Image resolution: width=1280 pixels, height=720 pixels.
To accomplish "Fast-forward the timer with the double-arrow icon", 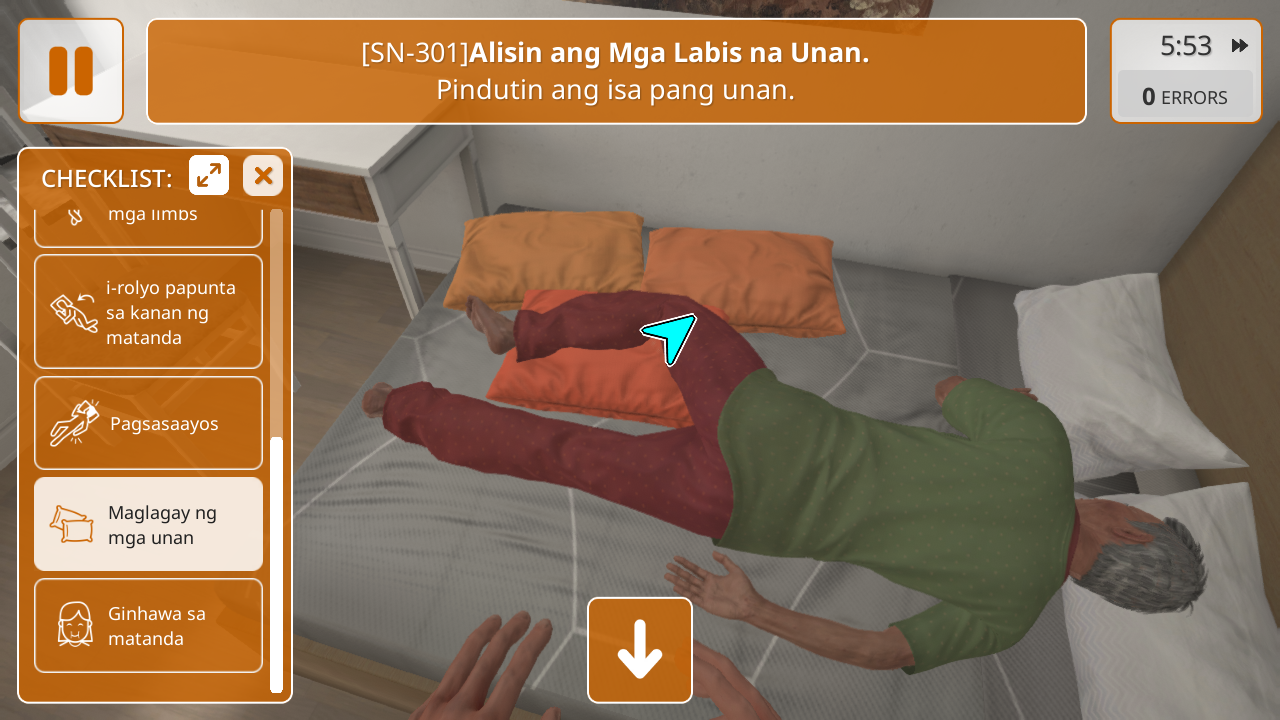I will (x=1240, y=46).
